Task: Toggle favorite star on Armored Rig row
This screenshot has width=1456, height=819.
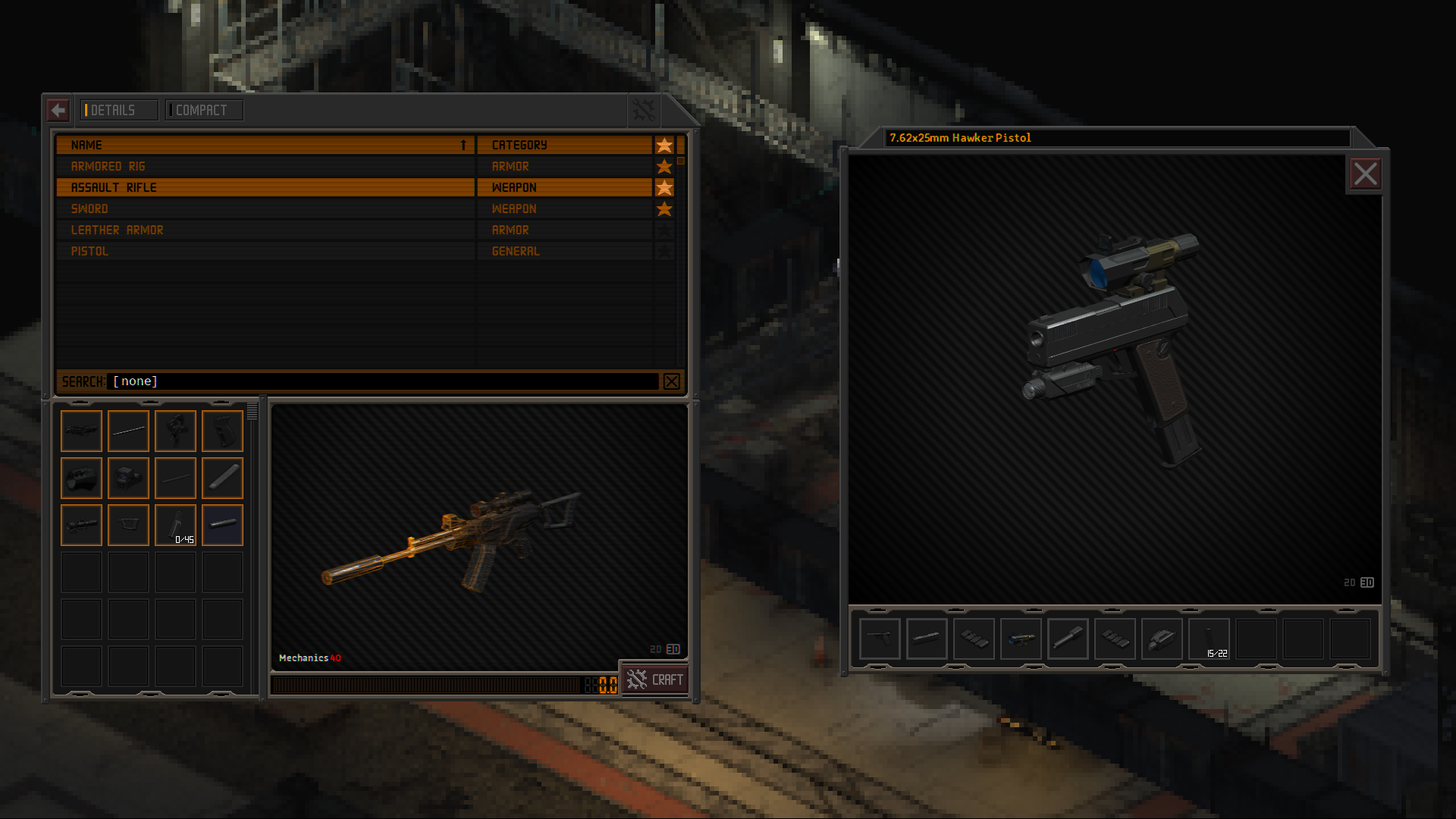Action: [664, 166]
